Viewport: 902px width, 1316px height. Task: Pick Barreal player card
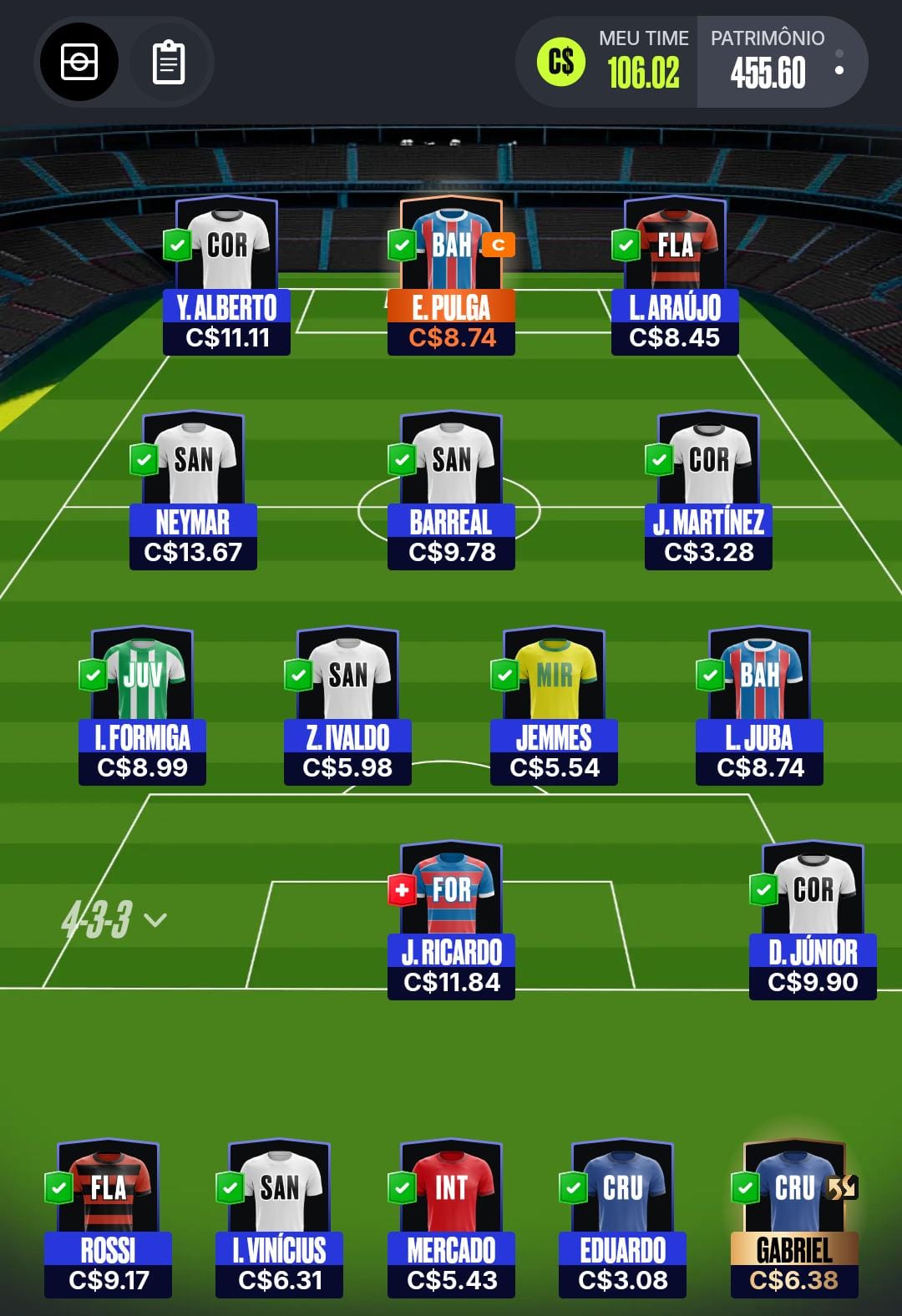pyautogui.click(x=451, y=492)
